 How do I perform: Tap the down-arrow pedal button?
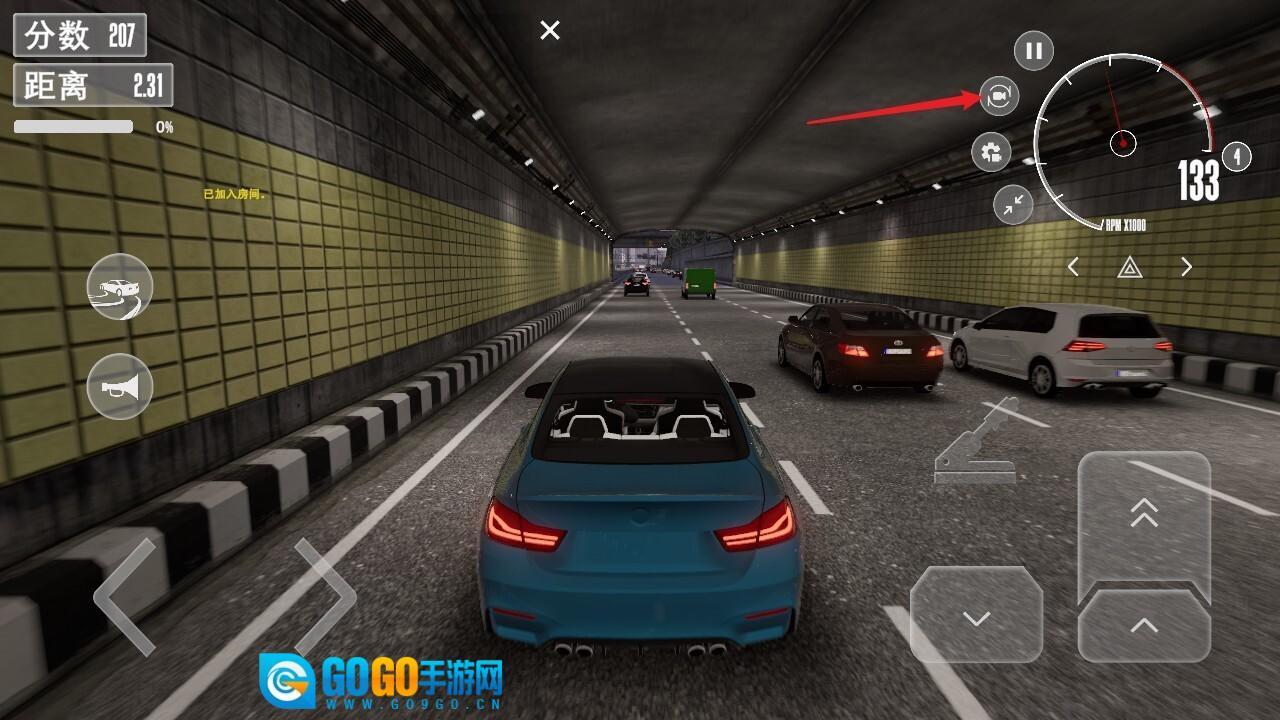click(x=976, y=616)
